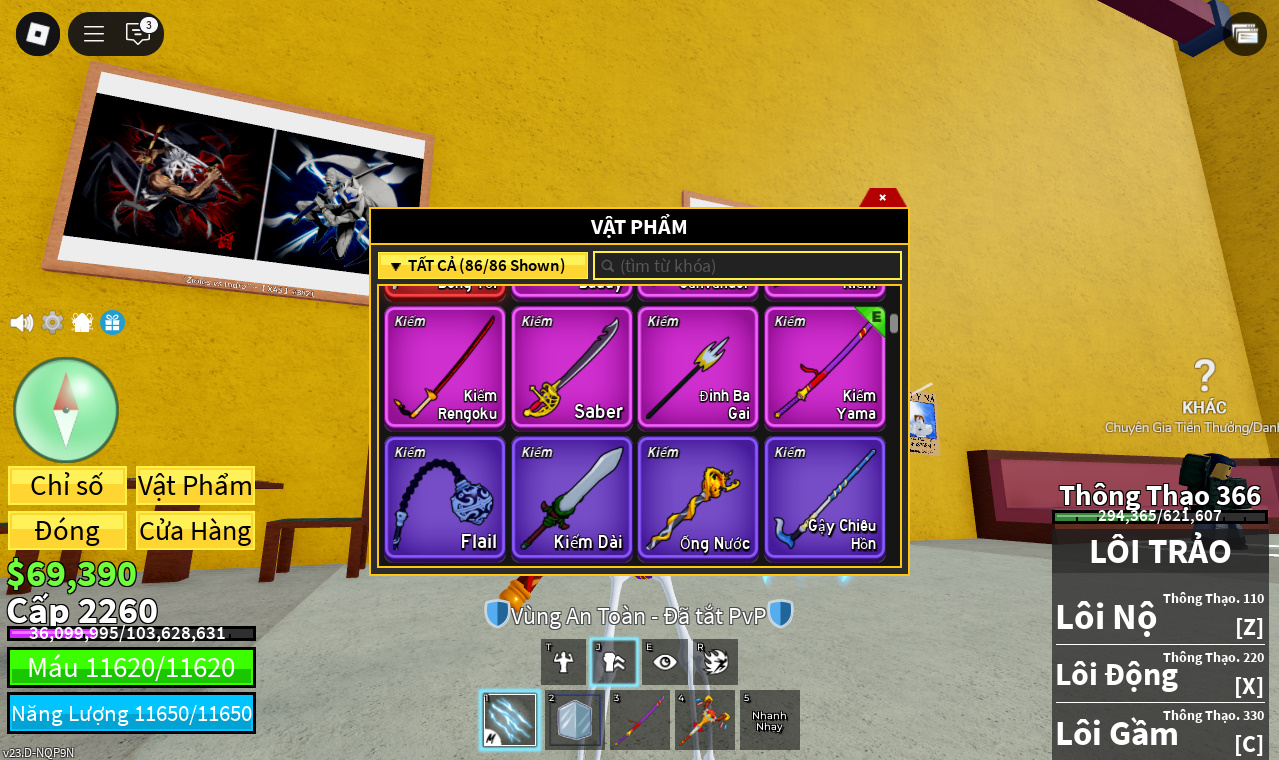Select the Ống Nước pipe weapon
Viewport: 1279px width, 760px height.
click(x=698, y=498)
